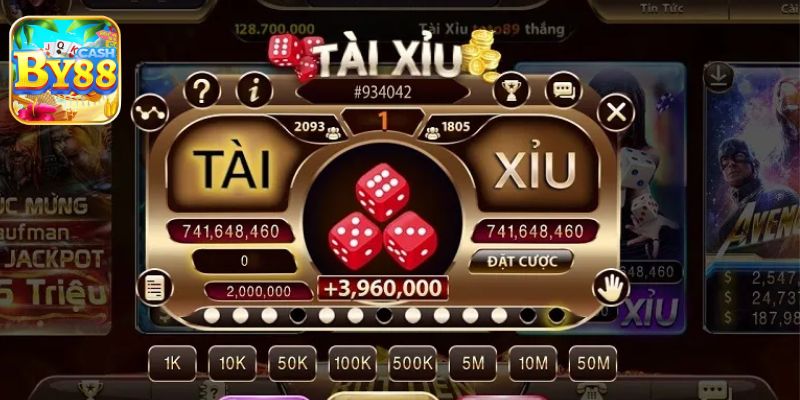Choose the 500K bet chip
This screenshot has height=400, width=800.
[413, 363]
